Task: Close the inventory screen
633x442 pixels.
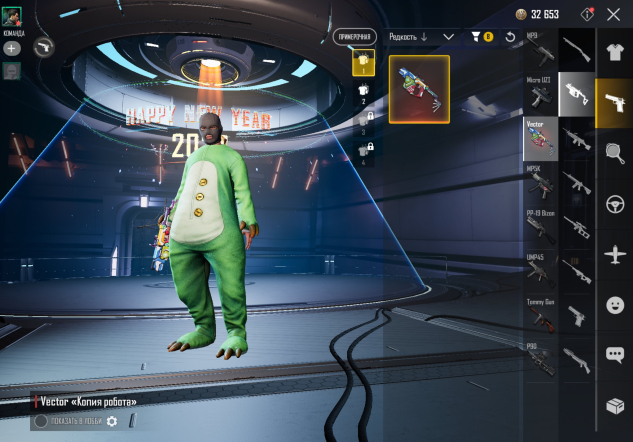Action: pos(613,15)
